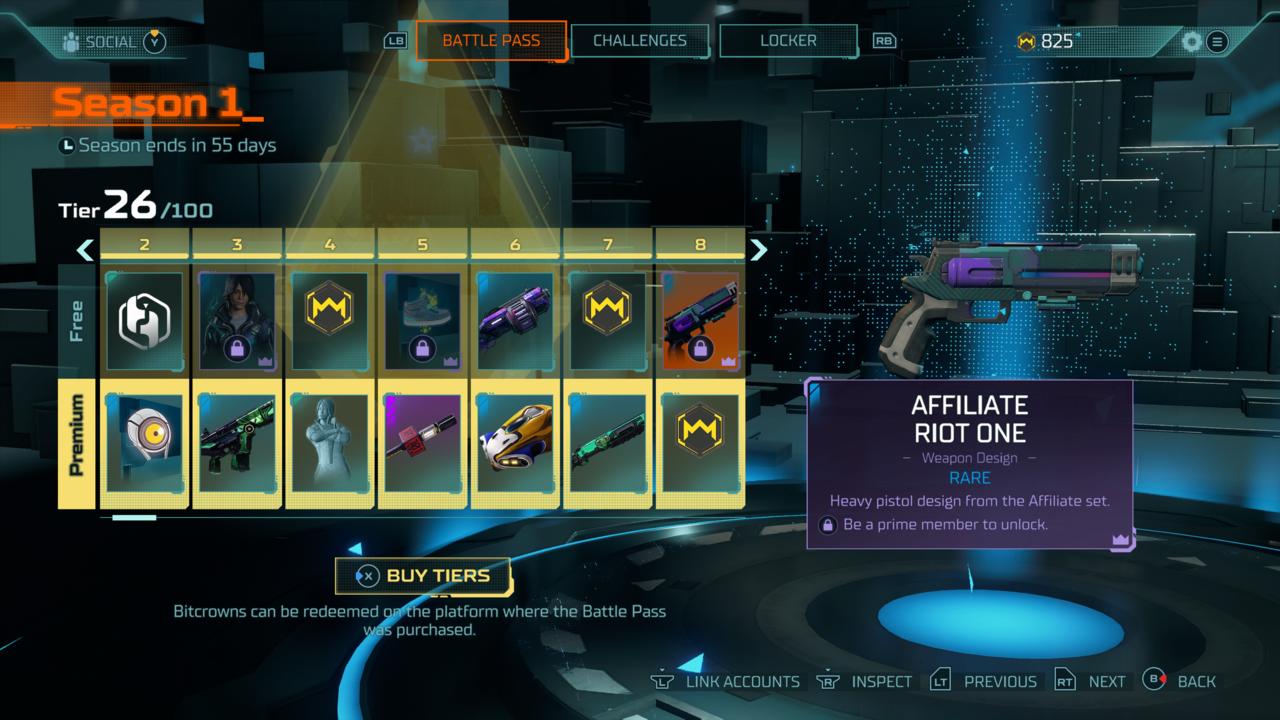Open the Social panel
This screenshot has width=1280, height=720.
(112, 42)
